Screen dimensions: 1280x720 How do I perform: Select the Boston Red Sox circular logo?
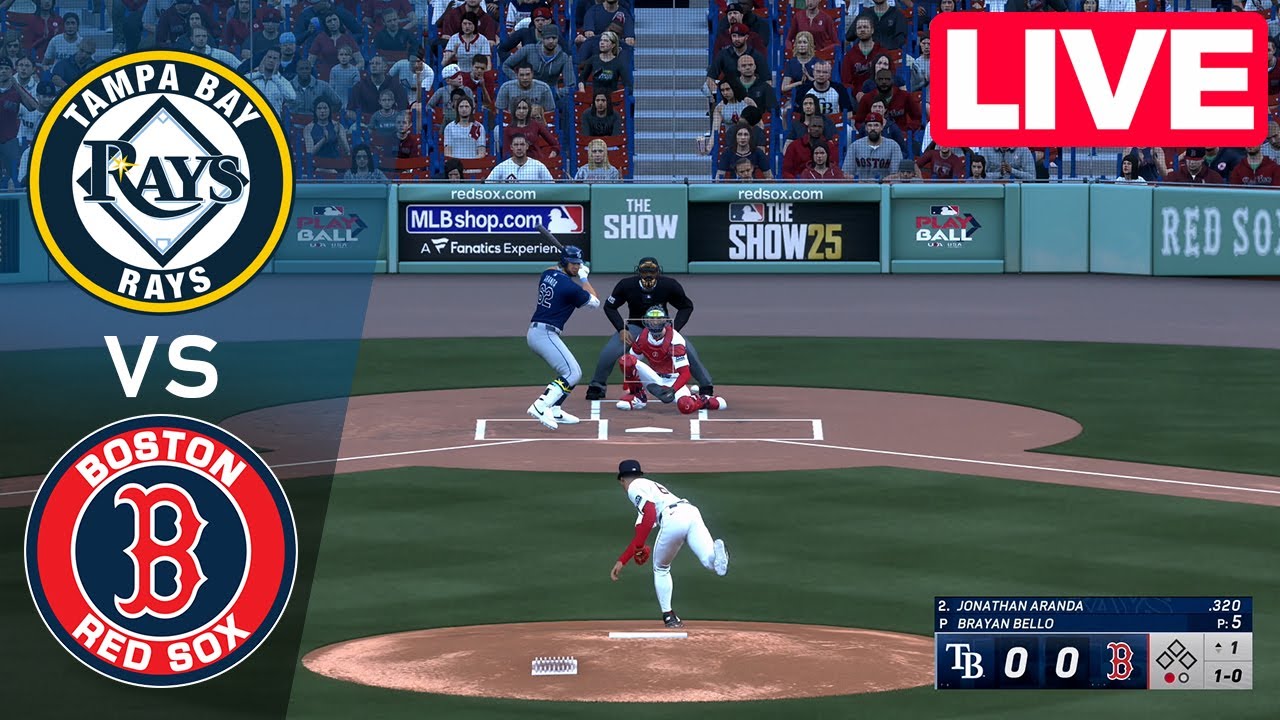click(x=163, y=548)
